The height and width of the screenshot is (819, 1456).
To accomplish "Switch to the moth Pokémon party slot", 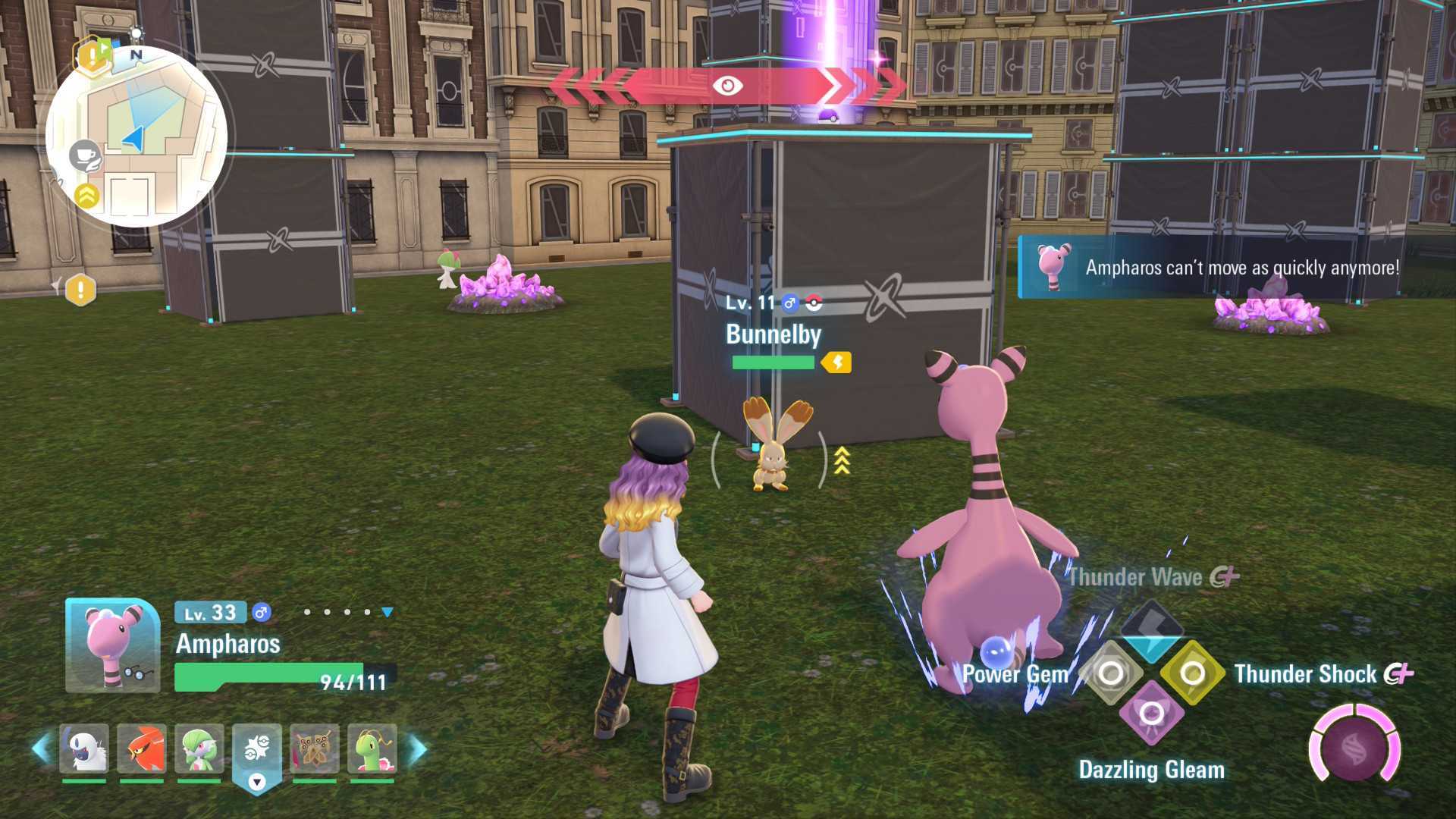I will tap(314, 748).
